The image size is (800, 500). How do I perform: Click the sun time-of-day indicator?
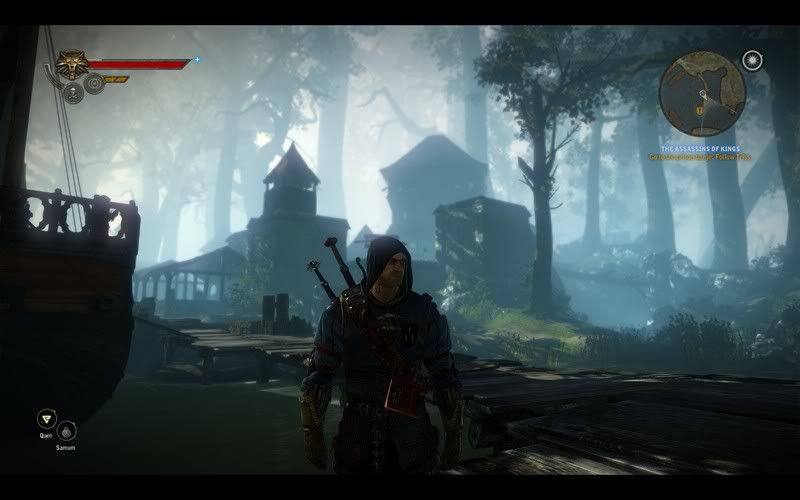[752, 61]
